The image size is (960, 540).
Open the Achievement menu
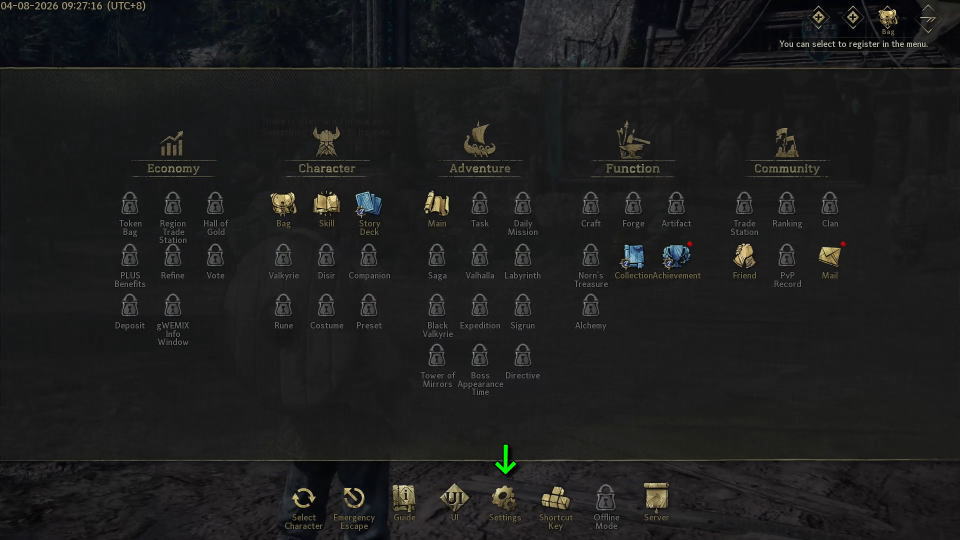(677, 257)
